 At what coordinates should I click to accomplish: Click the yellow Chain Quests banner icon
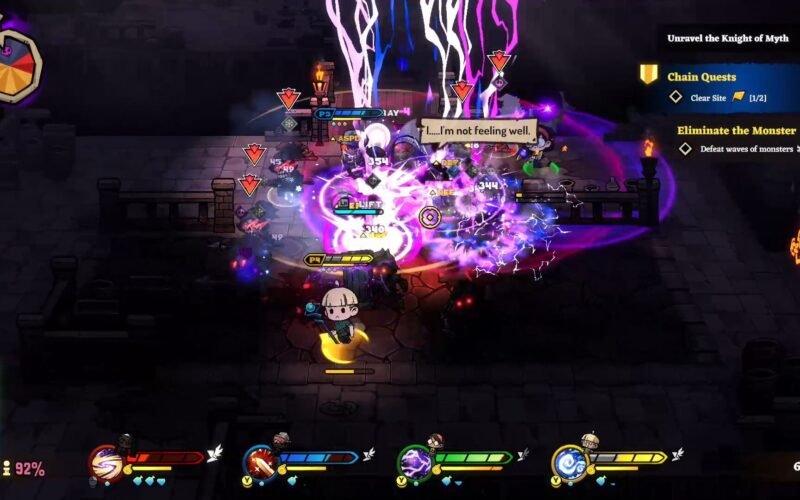(x=649, y=75)
